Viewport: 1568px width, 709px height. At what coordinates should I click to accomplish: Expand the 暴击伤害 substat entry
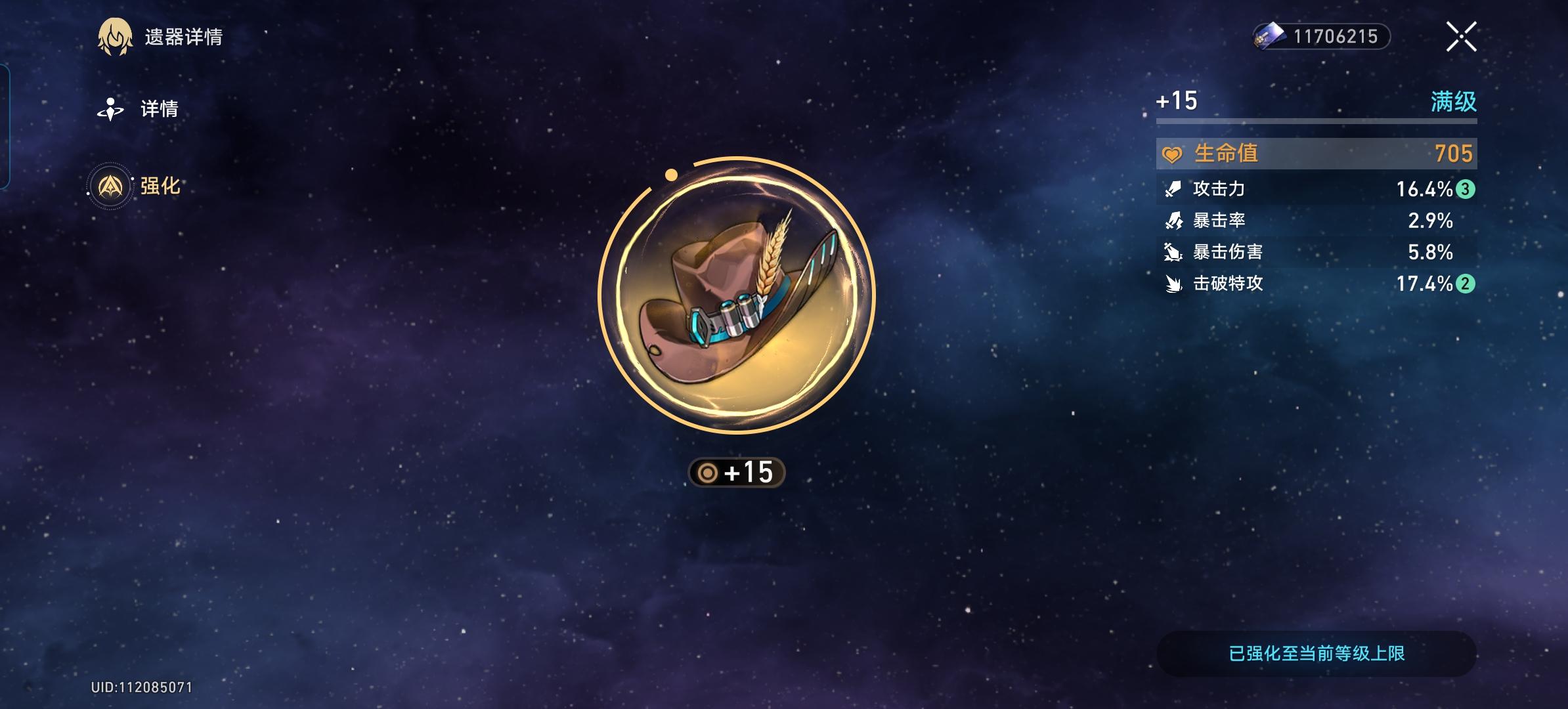pos(1317,253)
